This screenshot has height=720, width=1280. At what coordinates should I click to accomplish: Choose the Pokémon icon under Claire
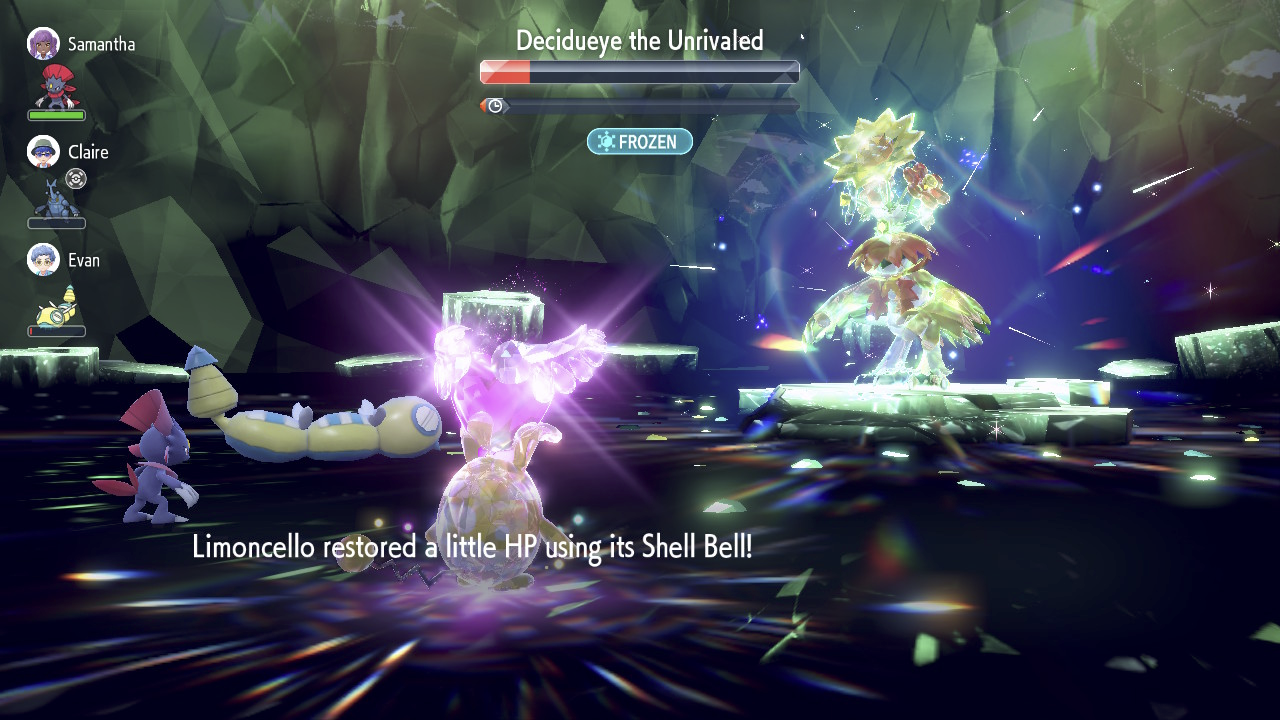56,197
